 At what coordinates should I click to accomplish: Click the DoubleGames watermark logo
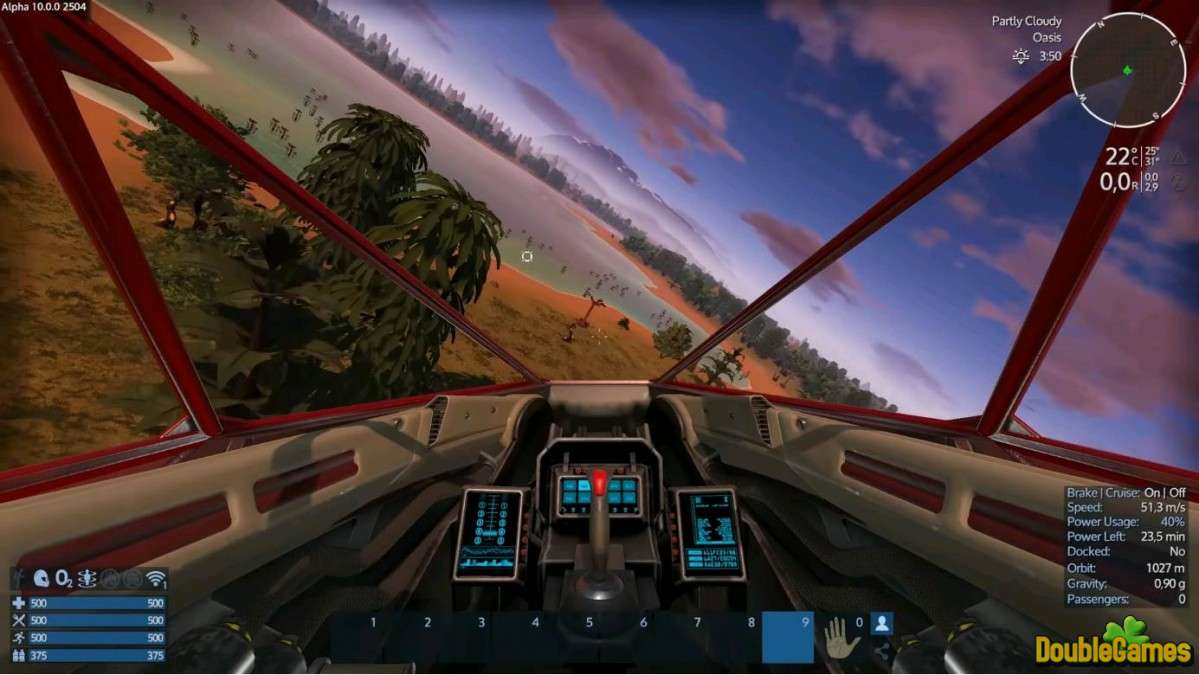coord(1112,646)
